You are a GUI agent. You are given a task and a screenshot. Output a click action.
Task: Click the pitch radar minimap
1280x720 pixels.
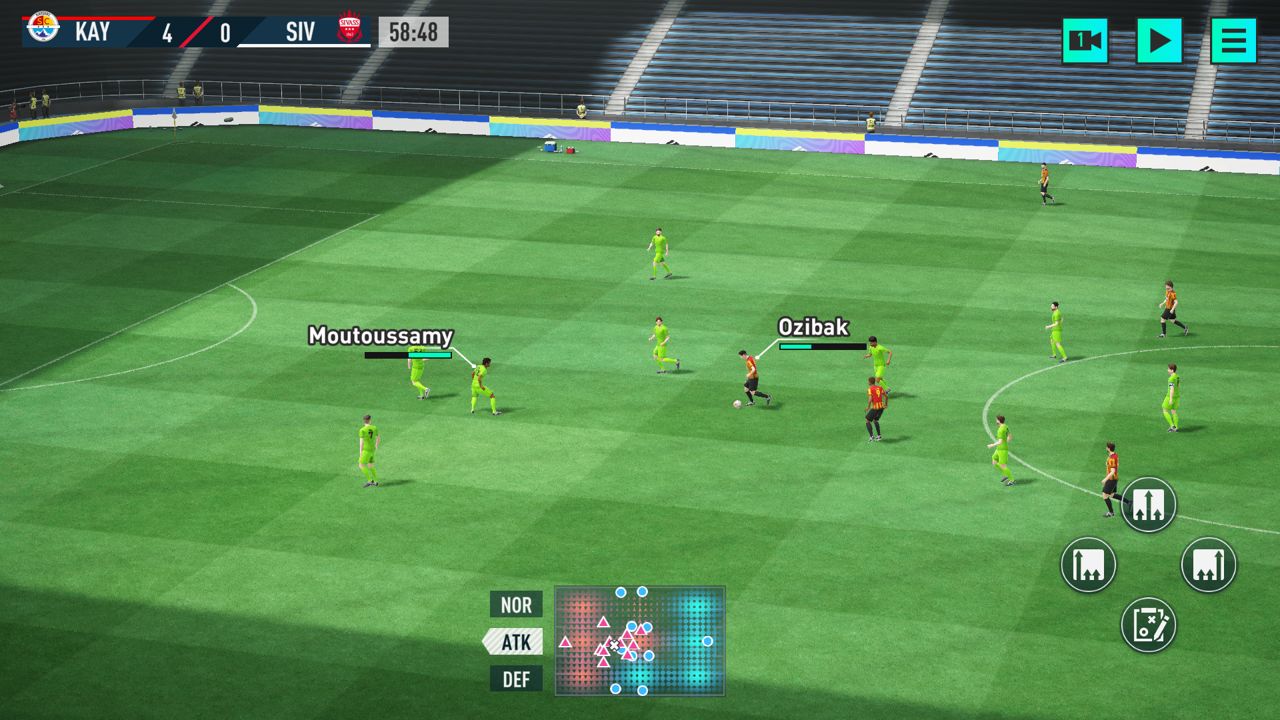640,641
